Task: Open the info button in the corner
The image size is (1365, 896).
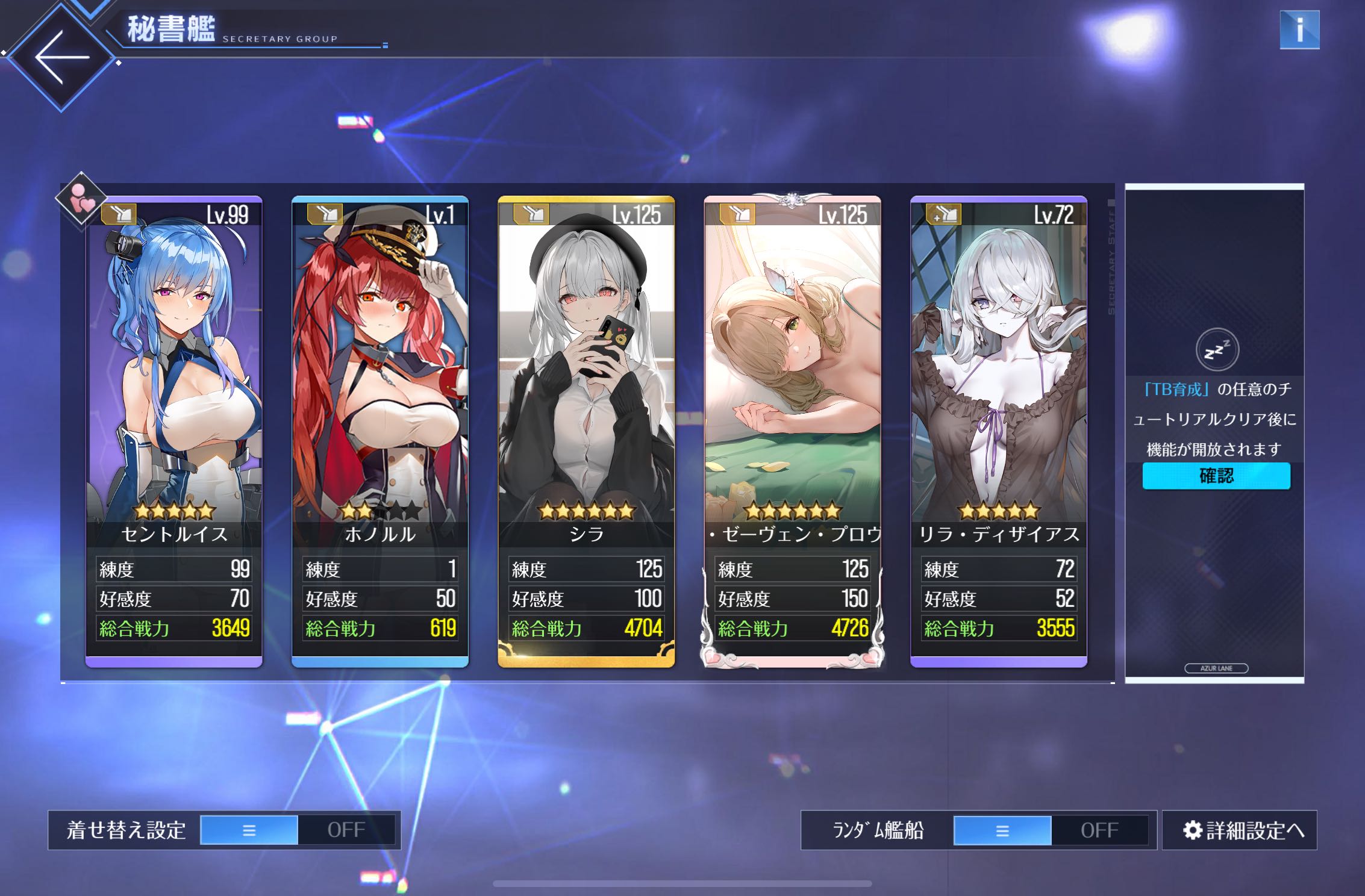Action: pos(1299,30)
